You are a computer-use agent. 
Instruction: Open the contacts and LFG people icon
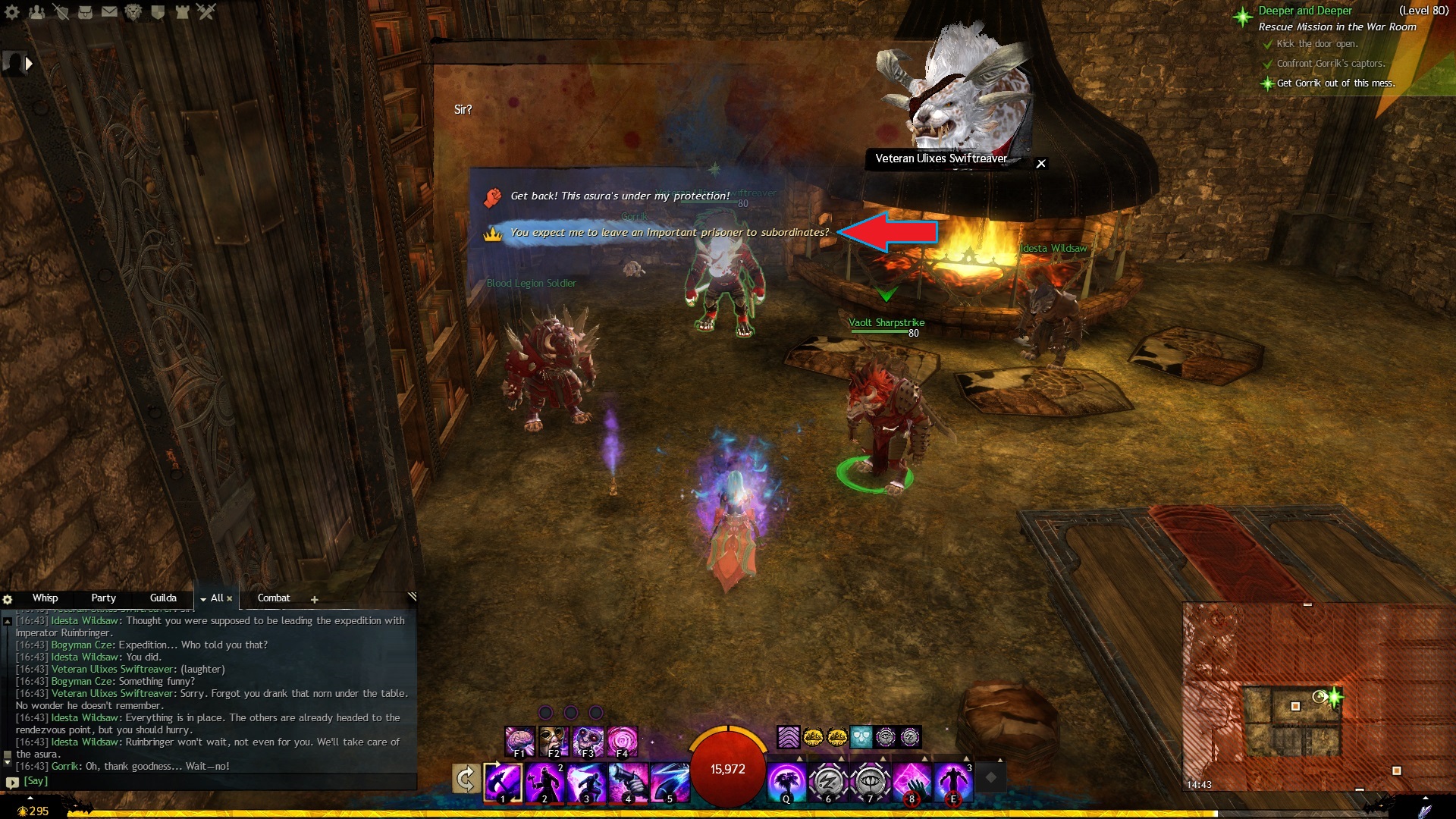[36, 11]
